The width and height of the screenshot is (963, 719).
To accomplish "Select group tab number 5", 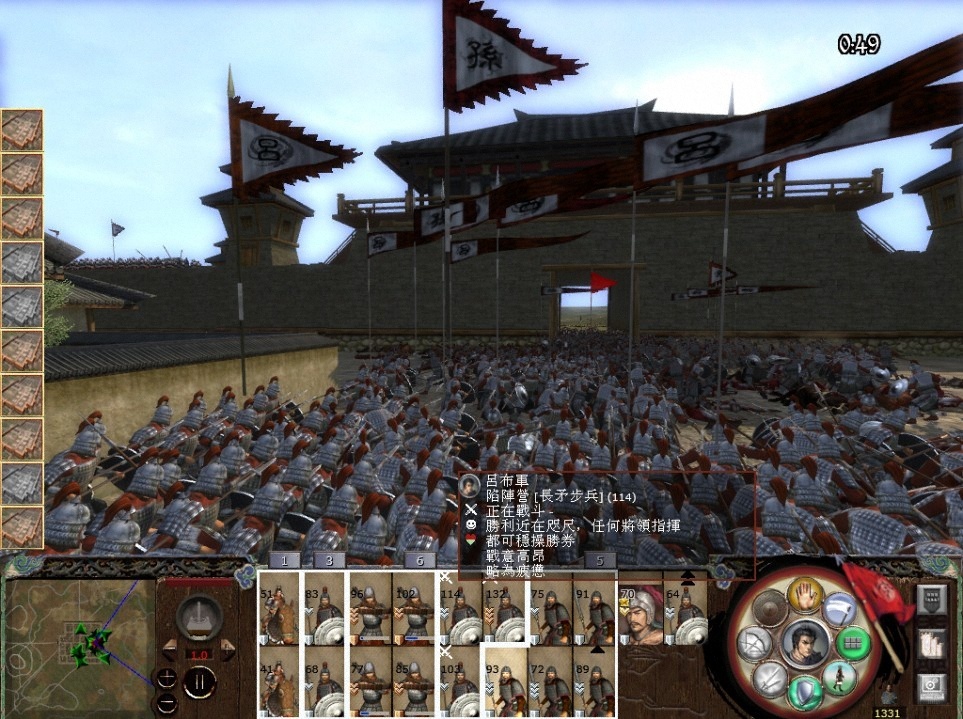I will pyautogui.click(x=600, y=561).
